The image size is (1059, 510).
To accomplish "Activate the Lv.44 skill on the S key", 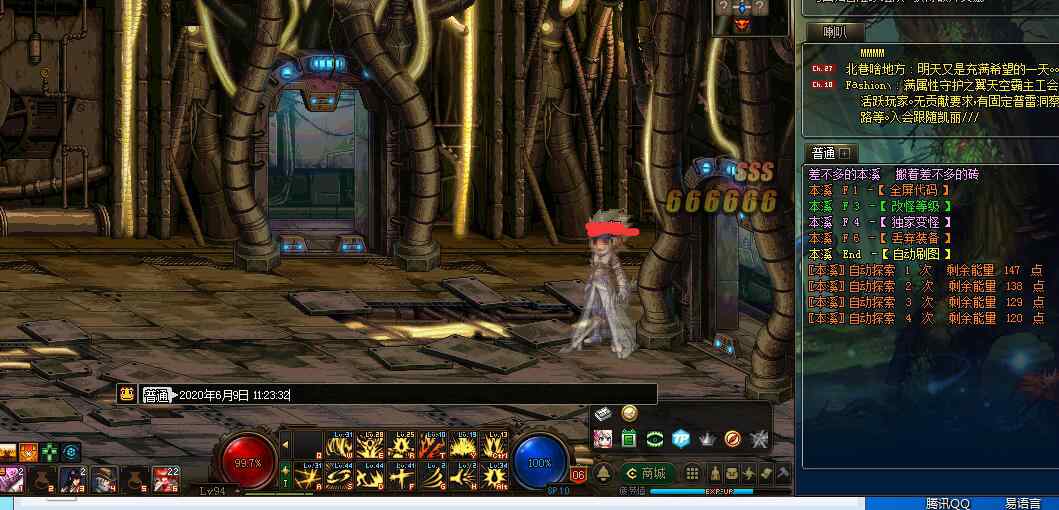I will [x=341, y=476].
